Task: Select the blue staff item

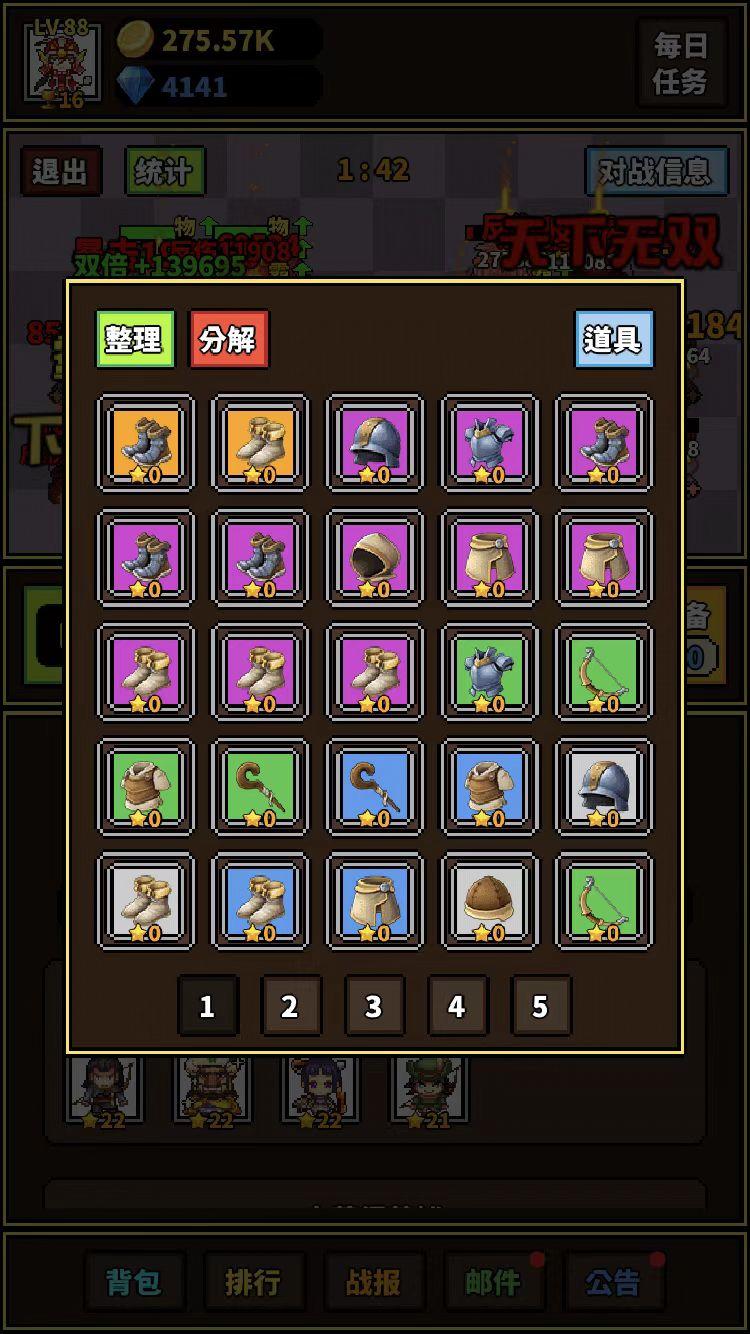Action: 375,787
